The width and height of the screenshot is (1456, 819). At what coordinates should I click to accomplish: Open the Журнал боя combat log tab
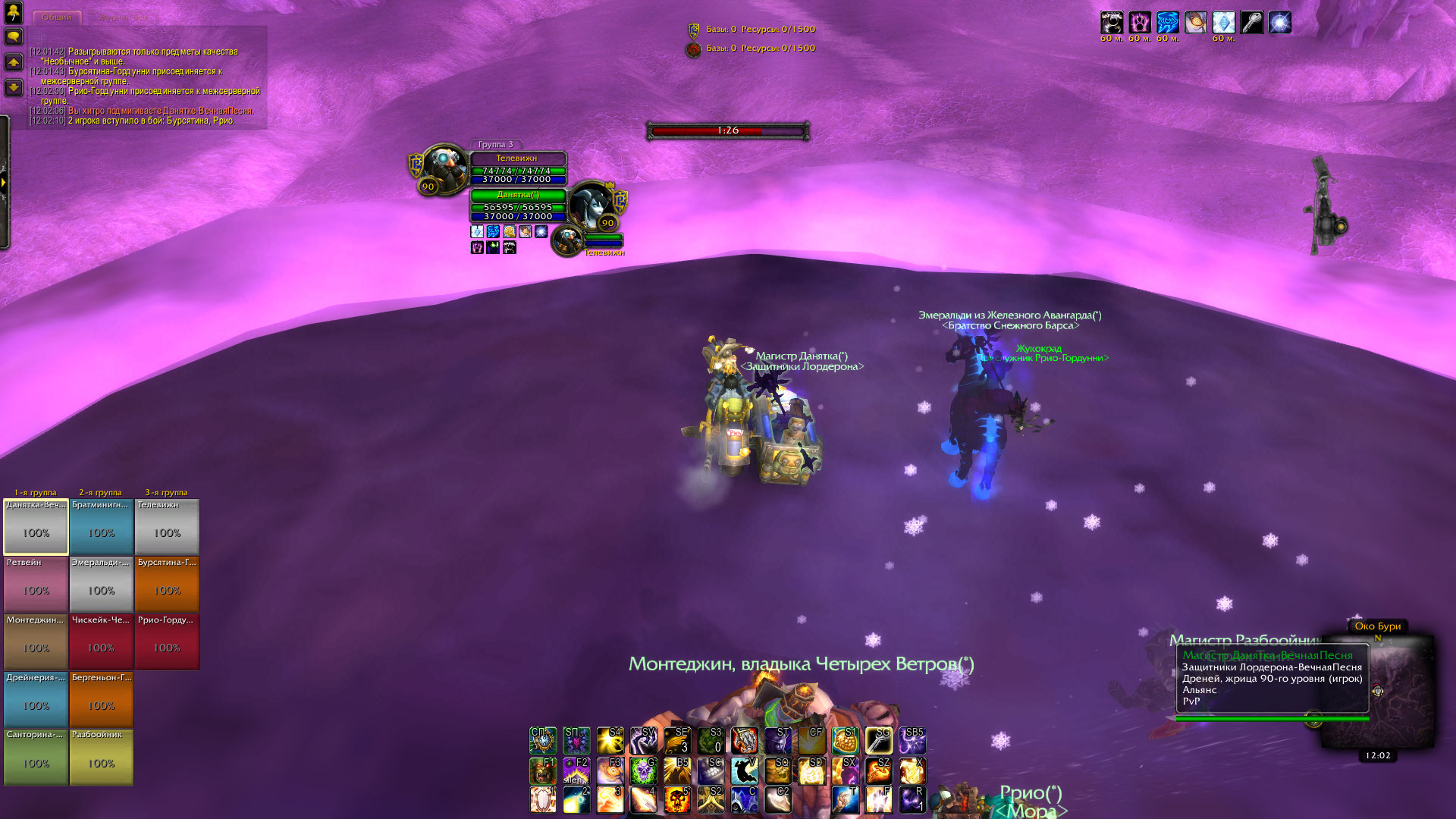tap(123, 17)
